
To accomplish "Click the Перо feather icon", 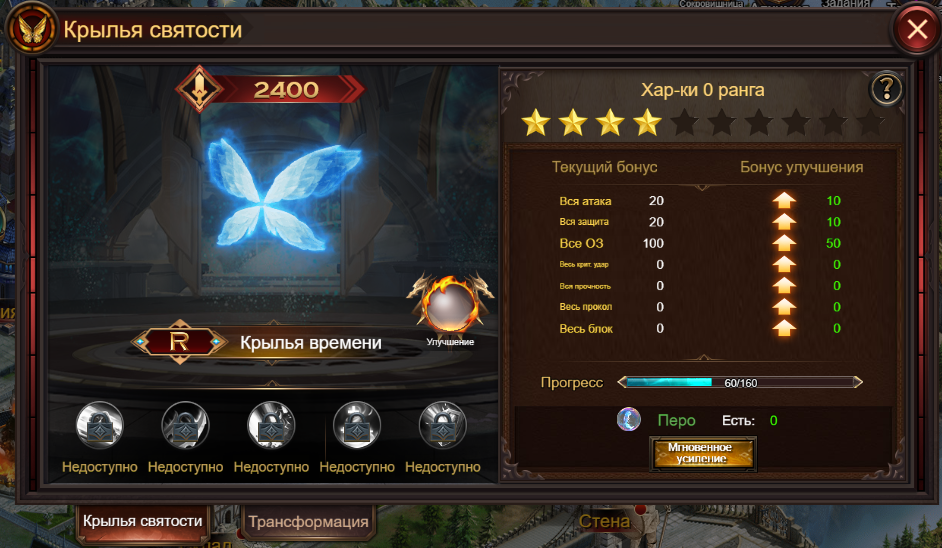I will point(629,420).
